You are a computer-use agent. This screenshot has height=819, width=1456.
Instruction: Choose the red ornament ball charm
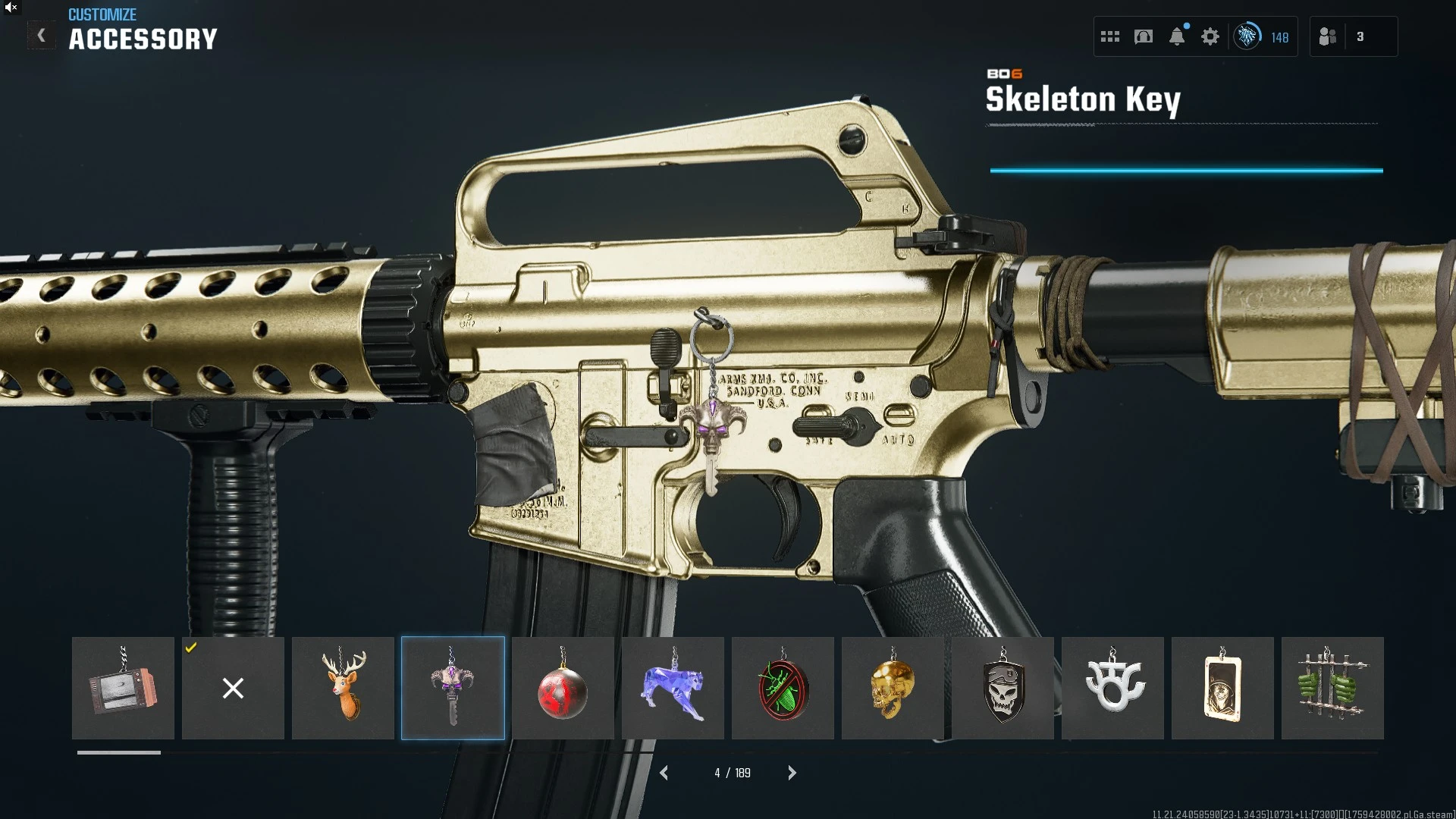click(x=563, y=688)
